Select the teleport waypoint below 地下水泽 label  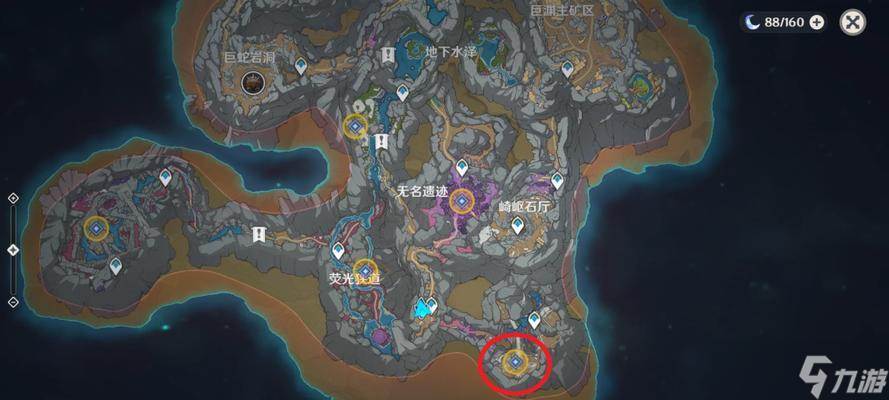402,93
